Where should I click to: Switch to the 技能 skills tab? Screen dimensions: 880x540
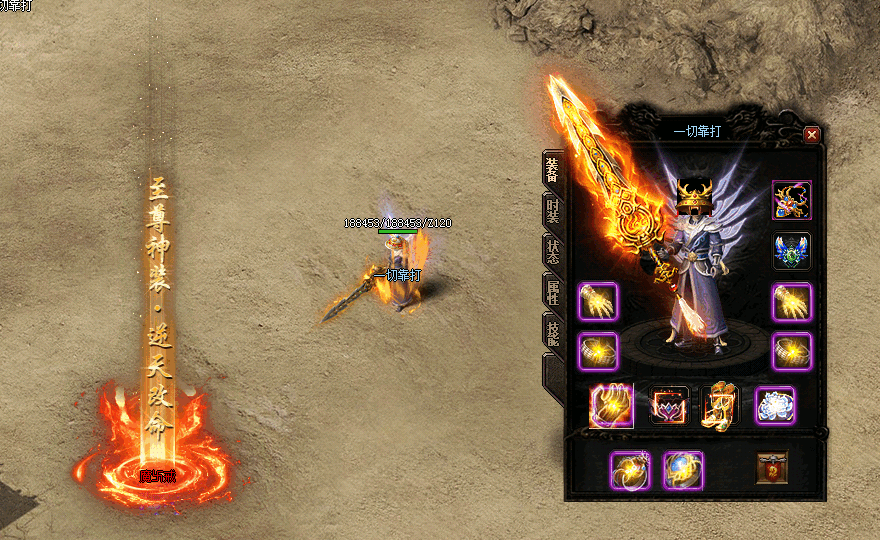pyautogui.click(x=552, y=331)
